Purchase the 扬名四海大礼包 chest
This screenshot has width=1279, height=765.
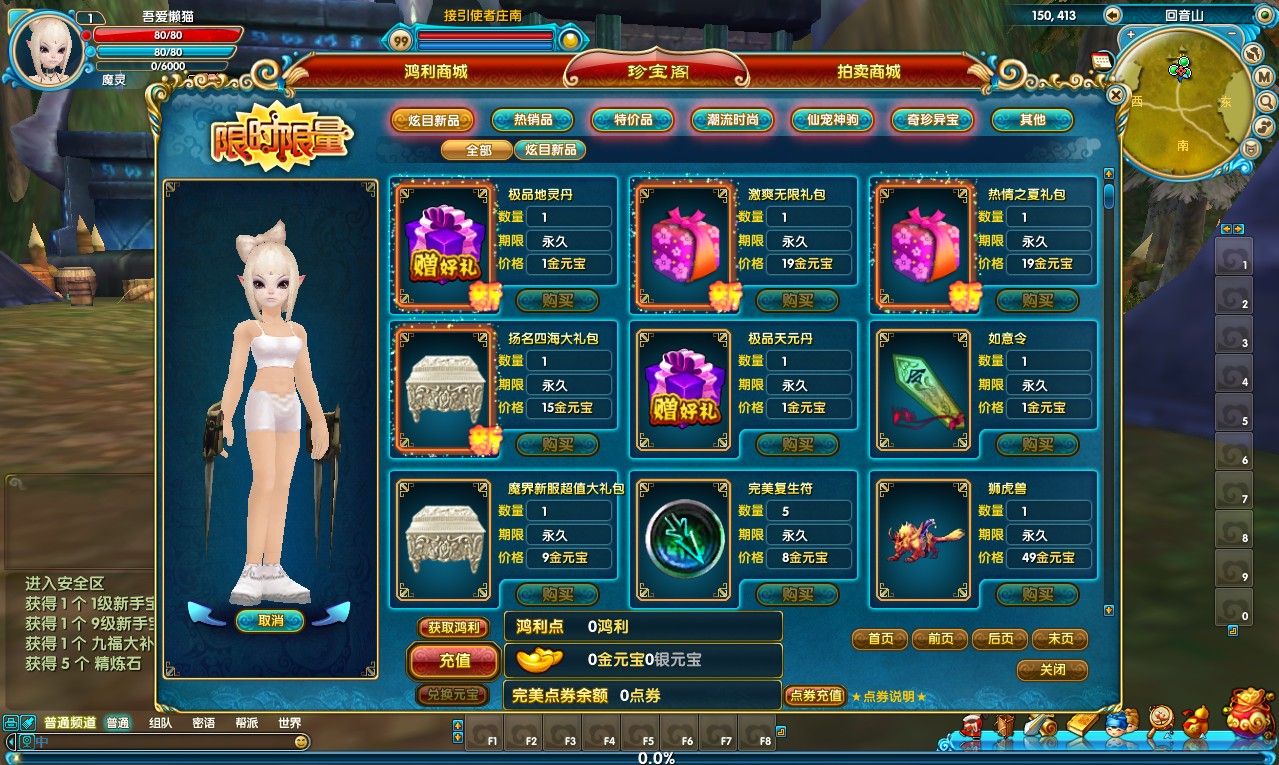pyautogui.click(x=557, y=444)
